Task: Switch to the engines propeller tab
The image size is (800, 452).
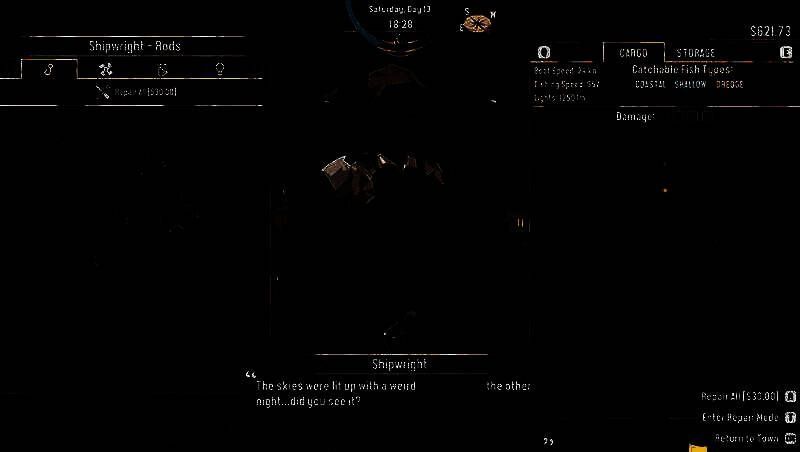Action: click(x=106, y=70)
